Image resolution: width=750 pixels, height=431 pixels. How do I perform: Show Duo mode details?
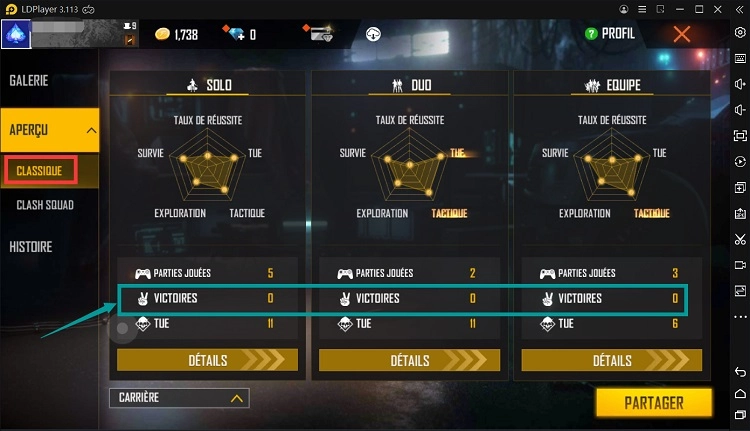(409, 360)
